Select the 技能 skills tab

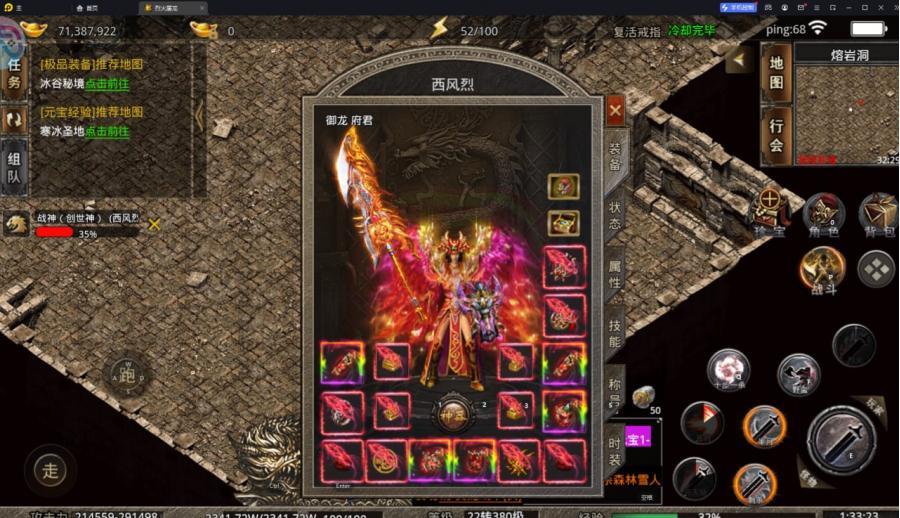(x=615, y=331)
